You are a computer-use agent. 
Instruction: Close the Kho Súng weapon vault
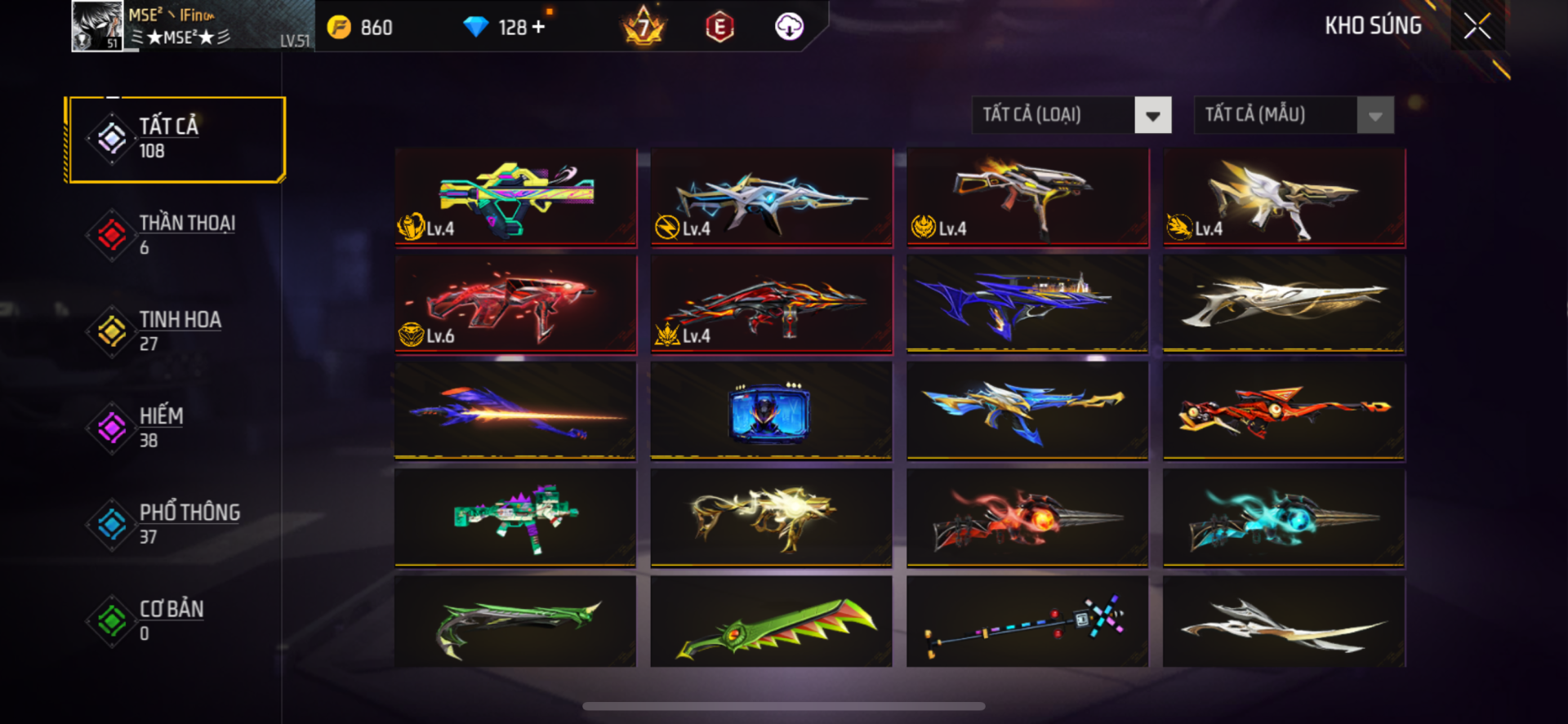(1477, 26)
